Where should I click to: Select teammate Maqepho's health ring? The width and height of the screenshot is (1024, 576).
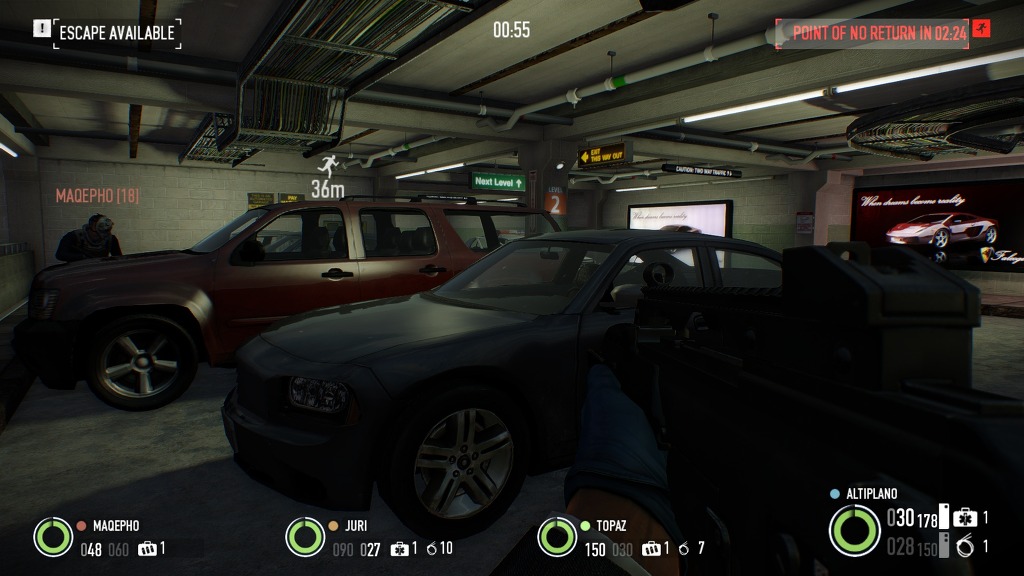[x=52, y=536]
